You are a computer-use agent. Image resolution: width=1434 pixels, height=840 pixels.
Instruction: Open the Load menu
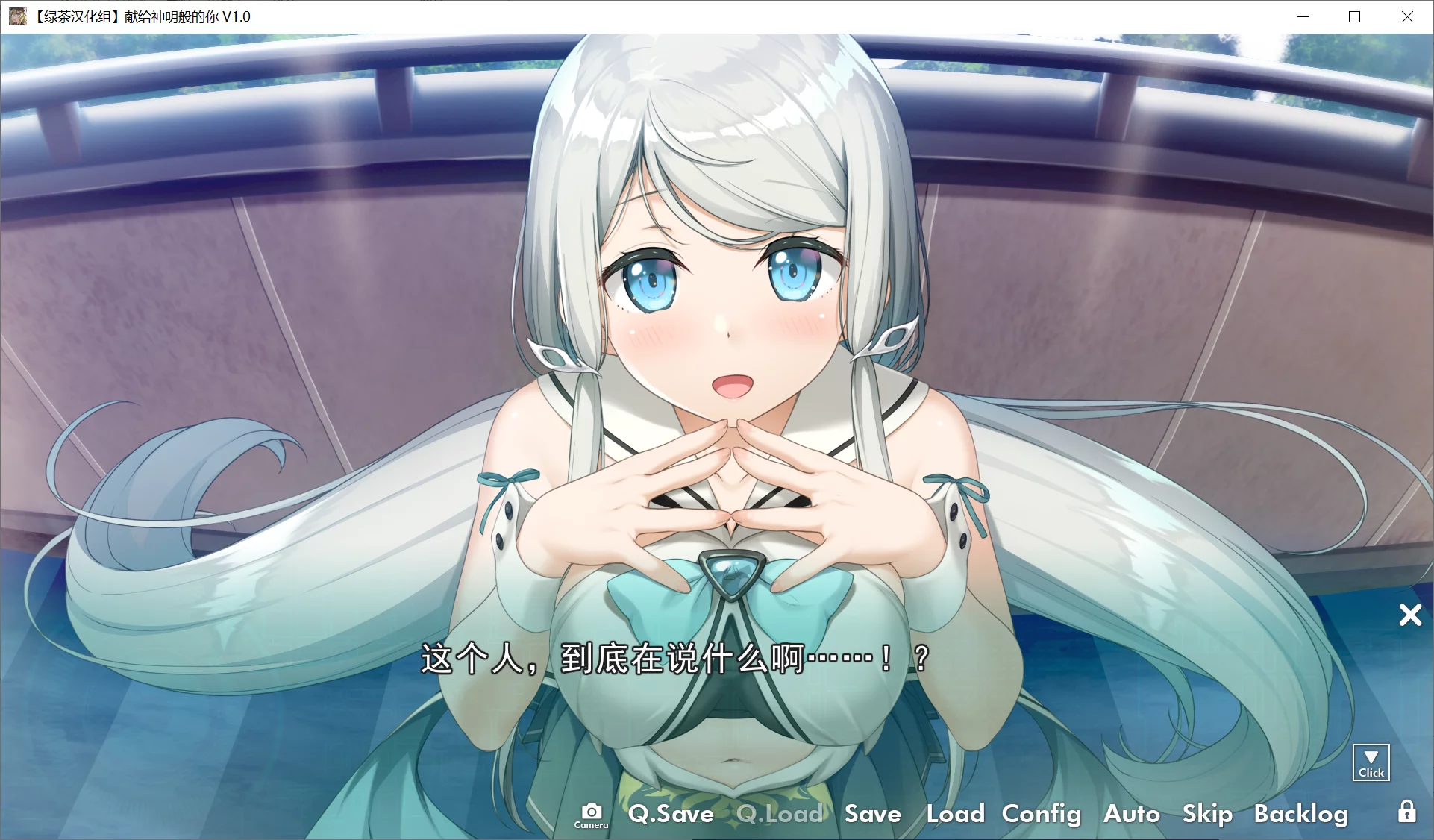(955, 814)
